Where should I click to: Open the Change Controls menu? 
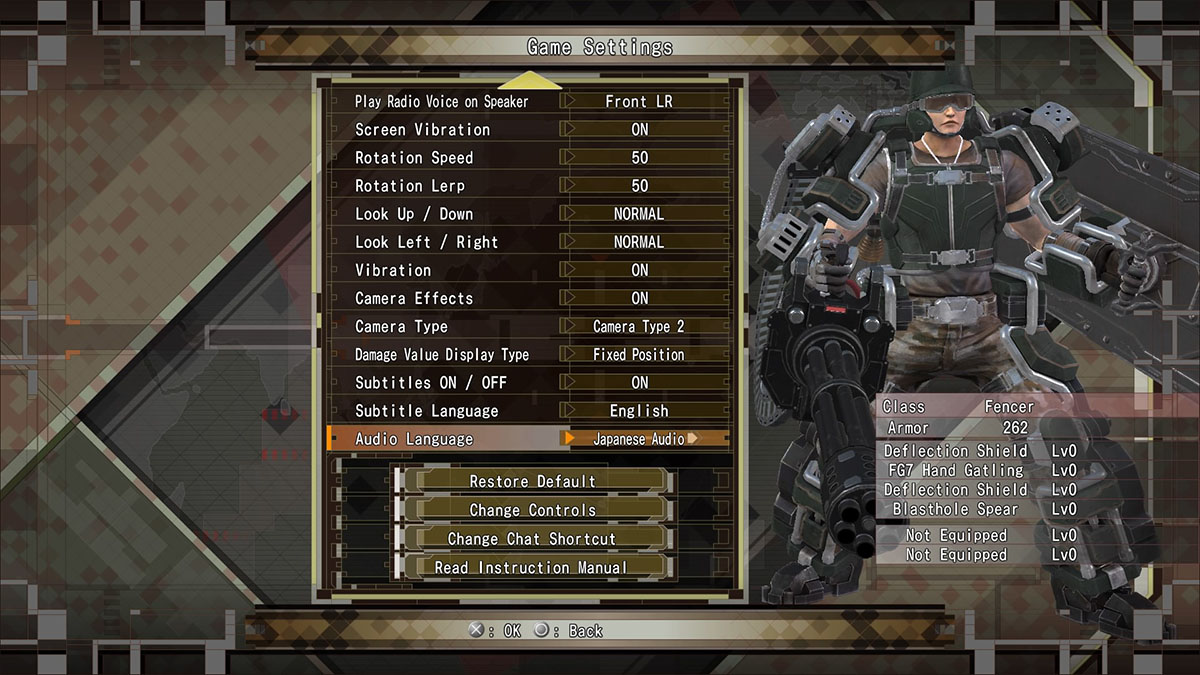(532, 510)
